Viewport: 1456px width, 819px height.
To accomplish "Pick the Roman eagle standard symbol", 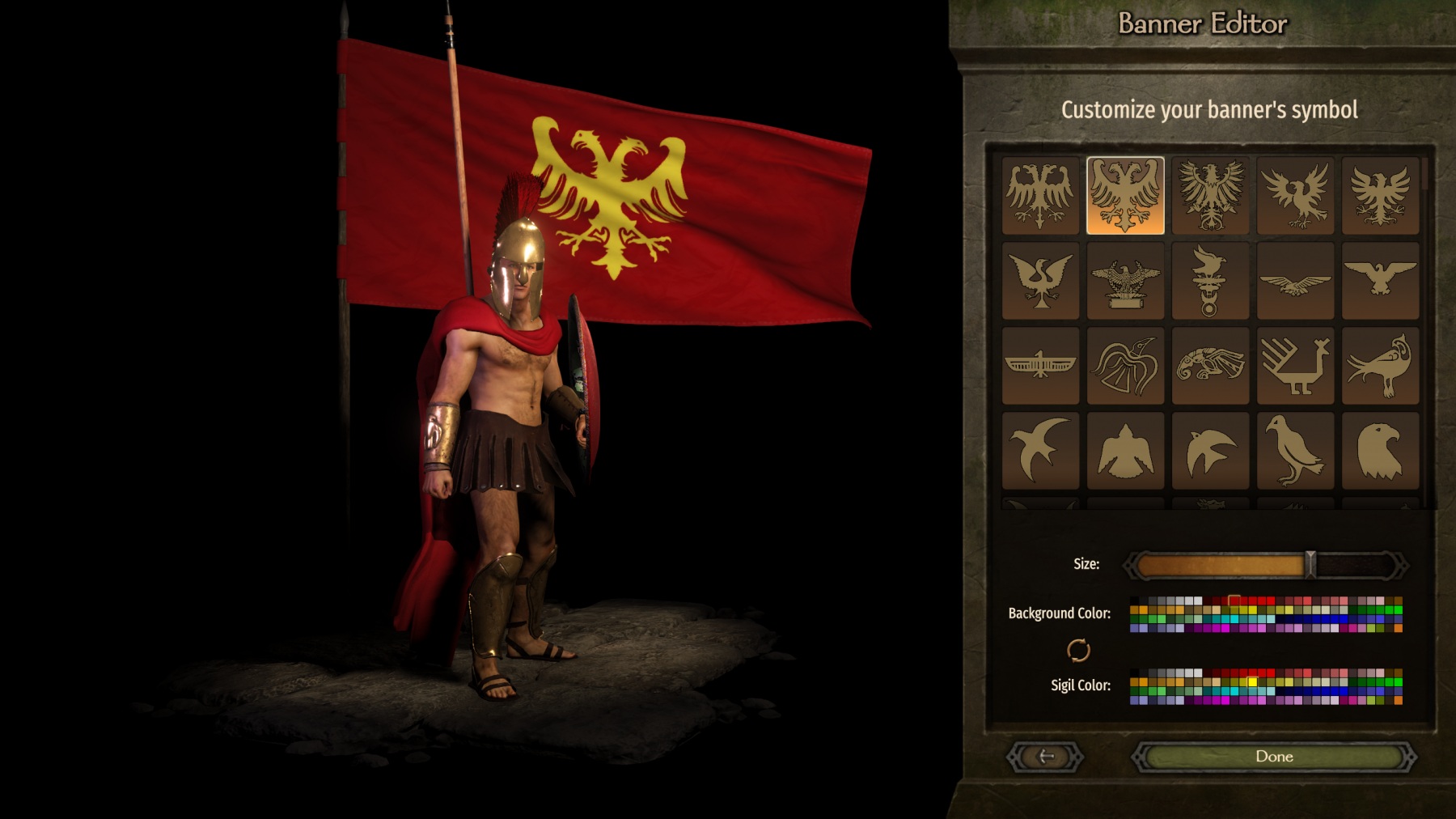I will [x=1125, y=281].
